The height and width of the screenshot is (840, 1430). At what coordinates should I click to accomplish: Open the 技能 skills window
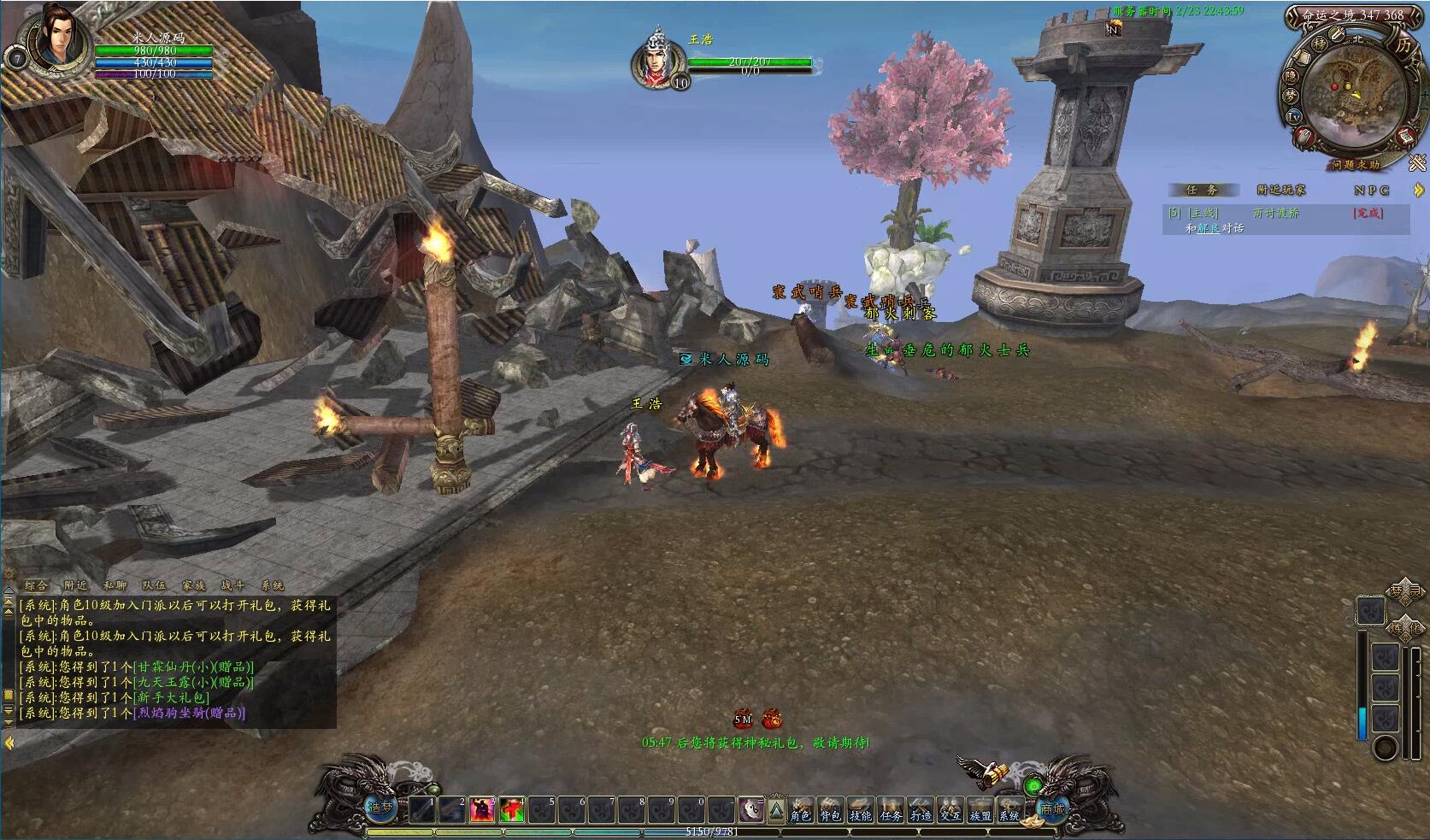coord(860,809)
